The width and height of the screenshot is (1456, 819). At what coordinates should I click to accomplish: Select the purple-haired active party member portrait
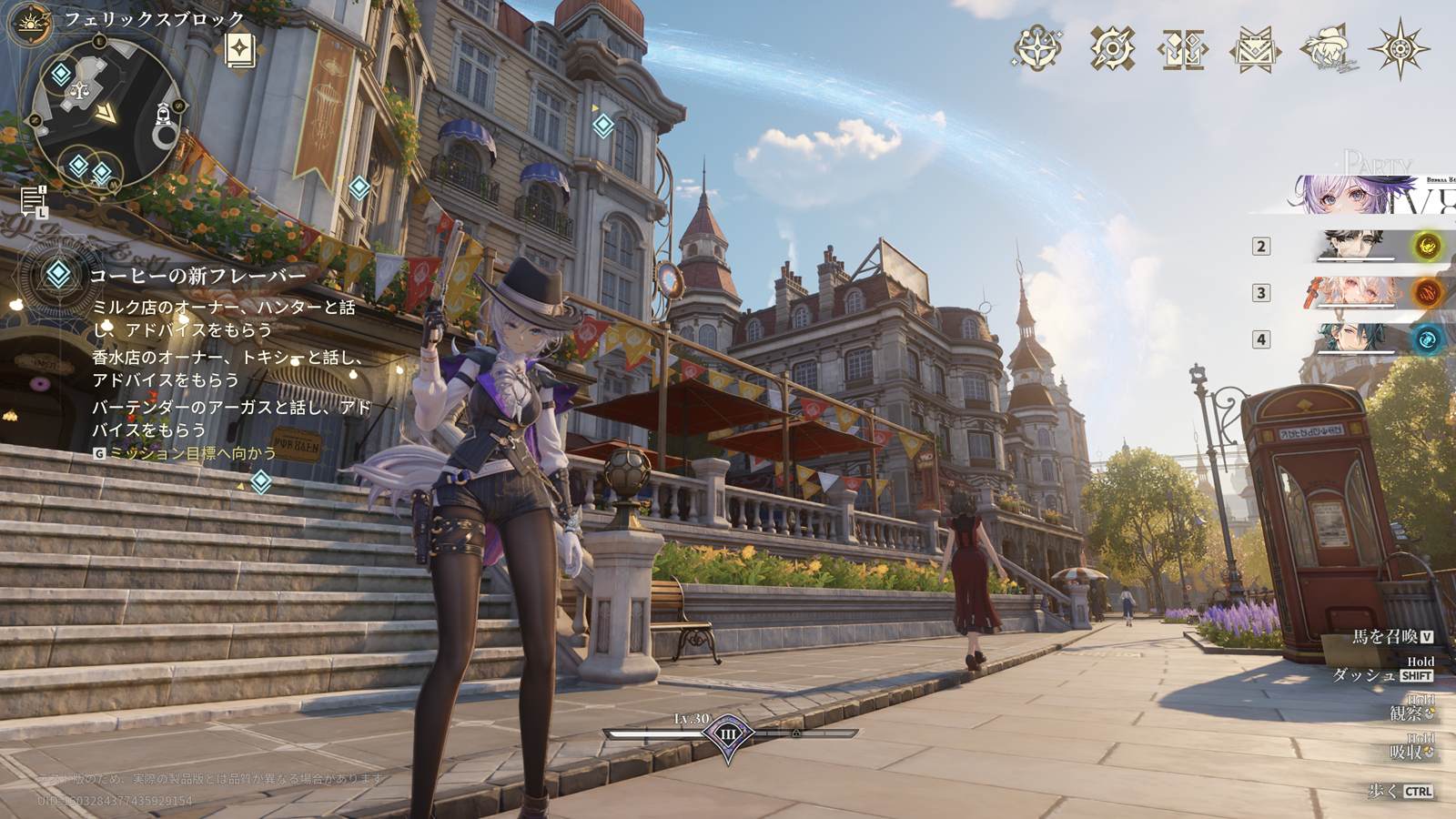tap(1356, 195)
